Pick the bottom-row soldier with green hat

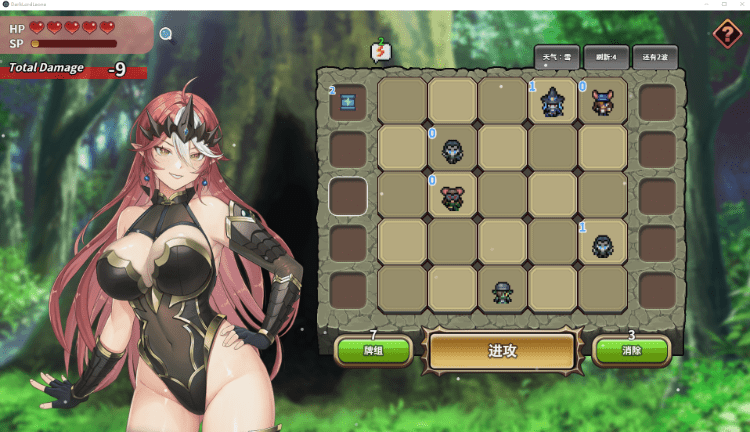coord(502,291)
